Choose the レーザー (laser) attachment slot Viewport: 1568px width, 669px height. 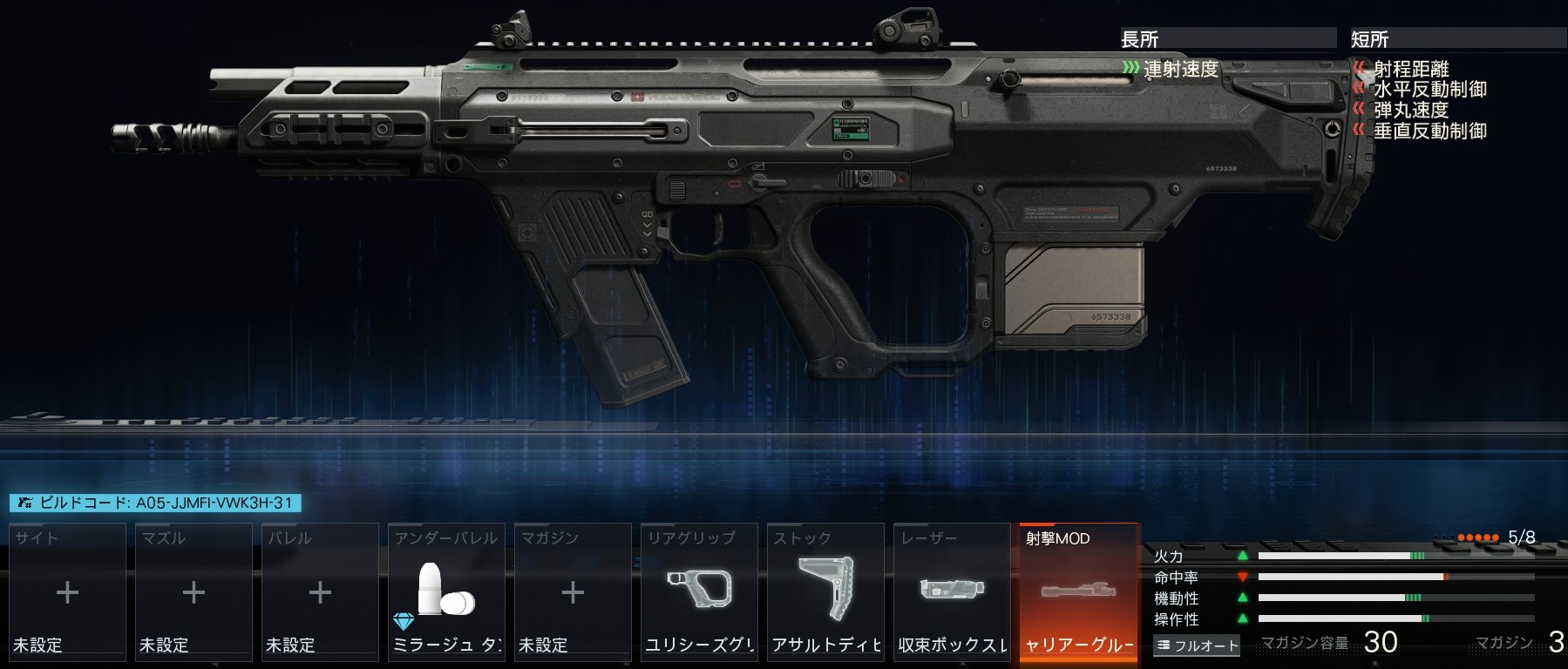(x=952, y=591)
